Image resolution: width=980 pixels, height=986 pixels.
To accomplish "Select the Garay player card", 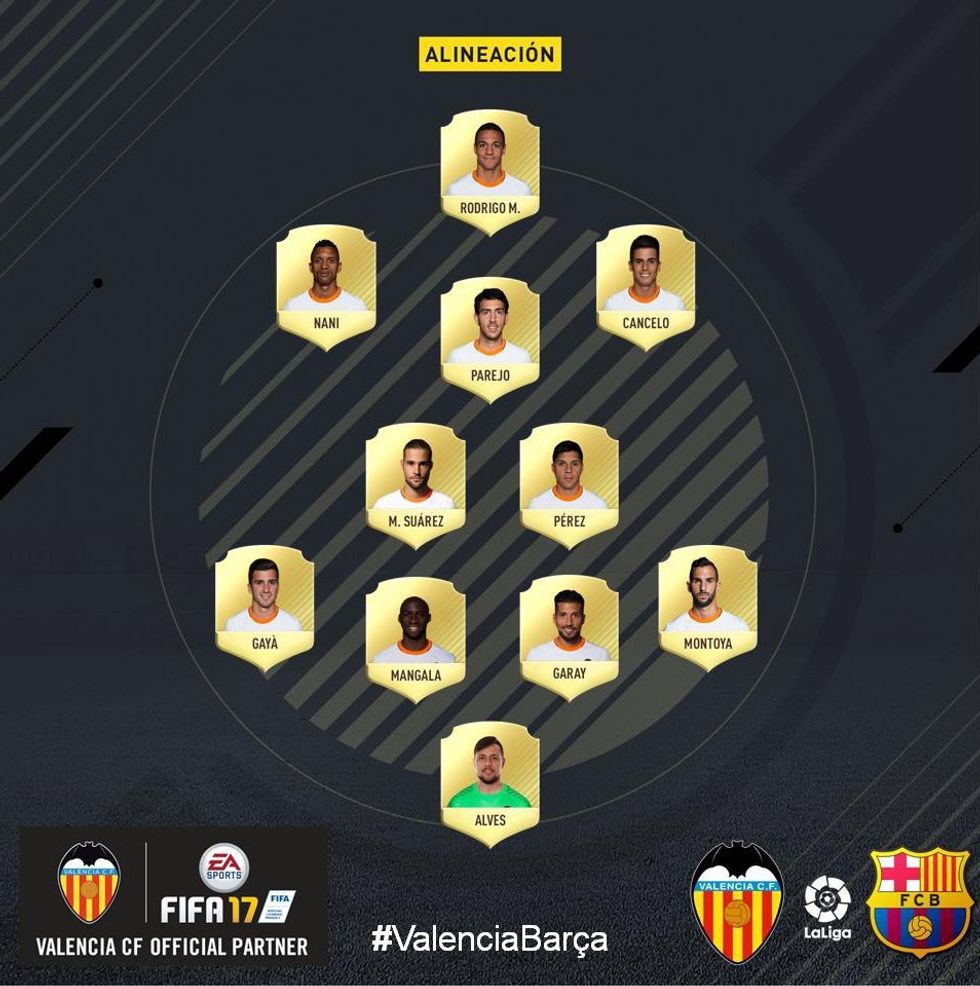I will pos(568,637).
